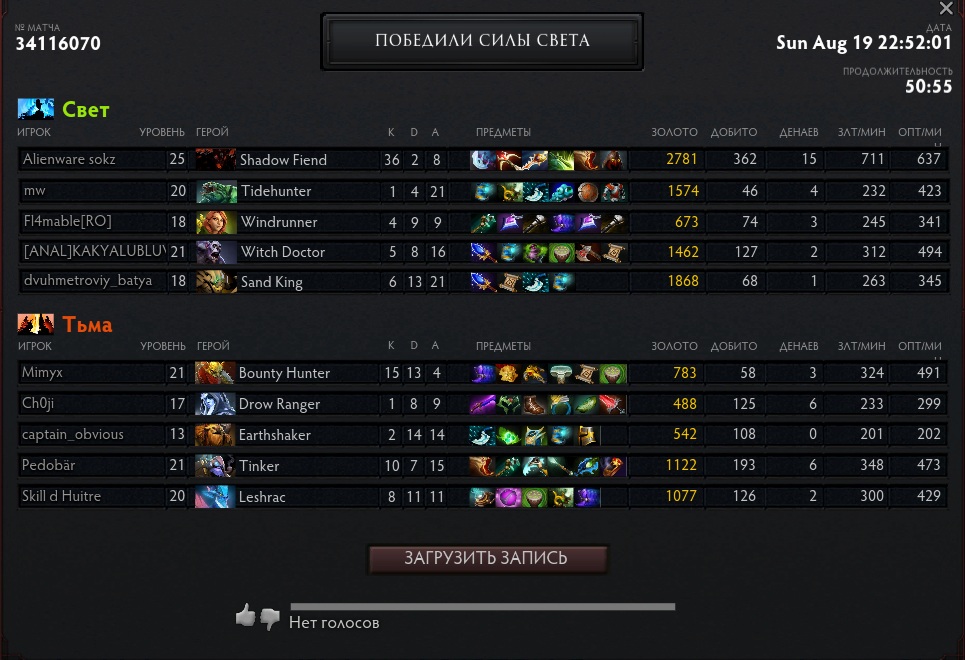Choose the Tinker hero portrait
Screen dimensions: 965x660
215,466
